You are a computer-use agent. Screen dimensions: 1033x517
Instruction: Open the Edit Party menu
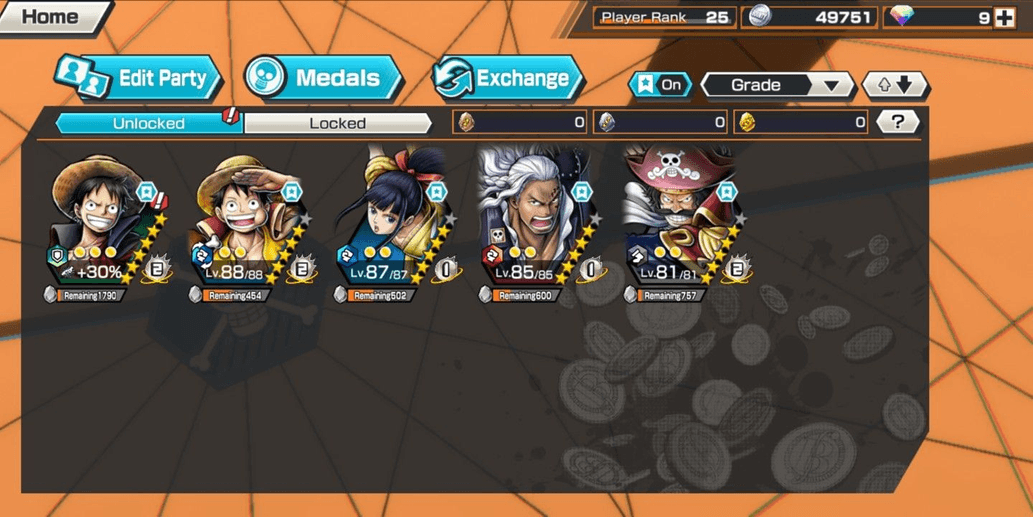[x=138, y=78]
